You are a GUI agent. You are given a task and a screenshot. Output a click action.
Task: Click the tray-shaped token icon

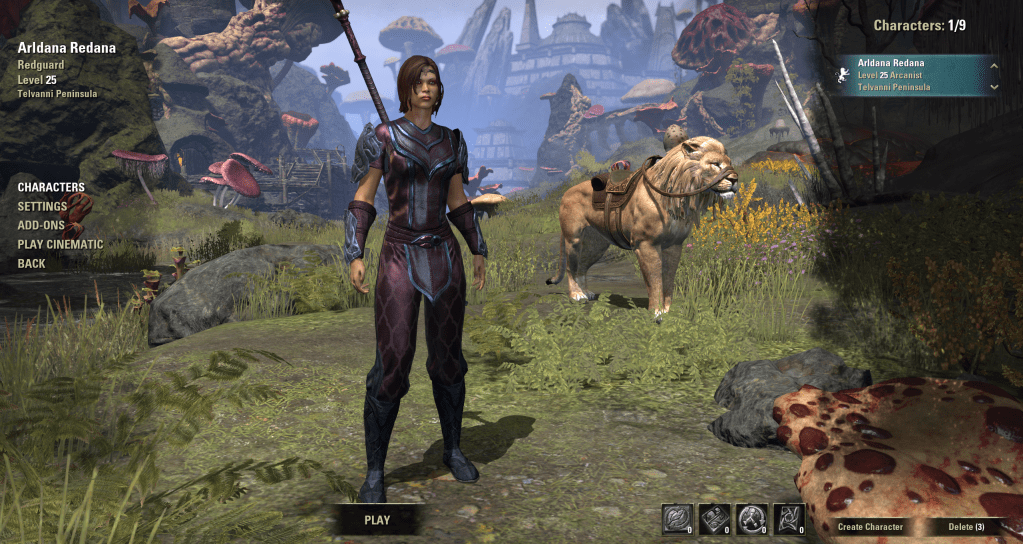(x=713, y=518)
